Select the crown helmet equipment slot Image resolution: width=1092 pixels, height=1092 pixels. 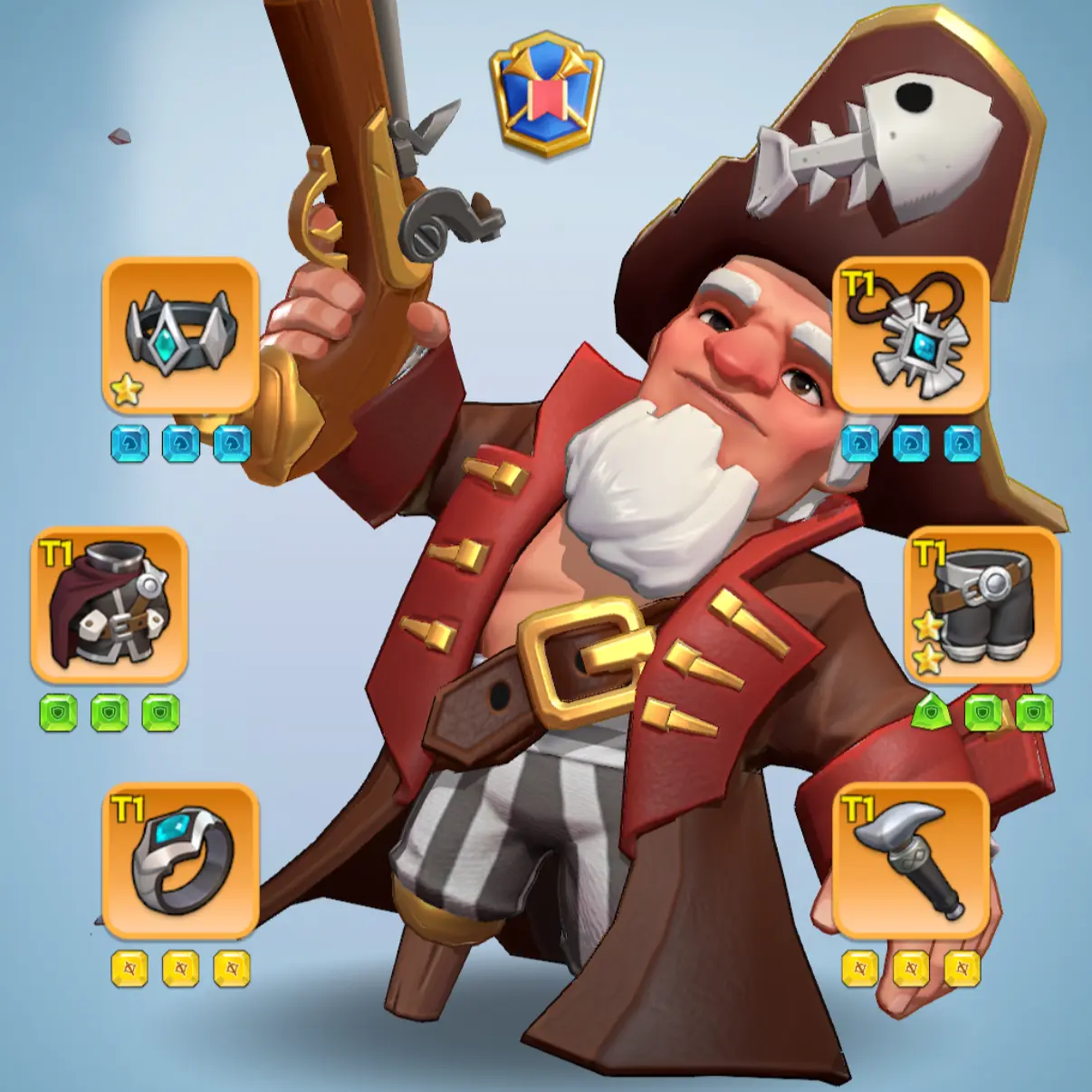point(181,335)
